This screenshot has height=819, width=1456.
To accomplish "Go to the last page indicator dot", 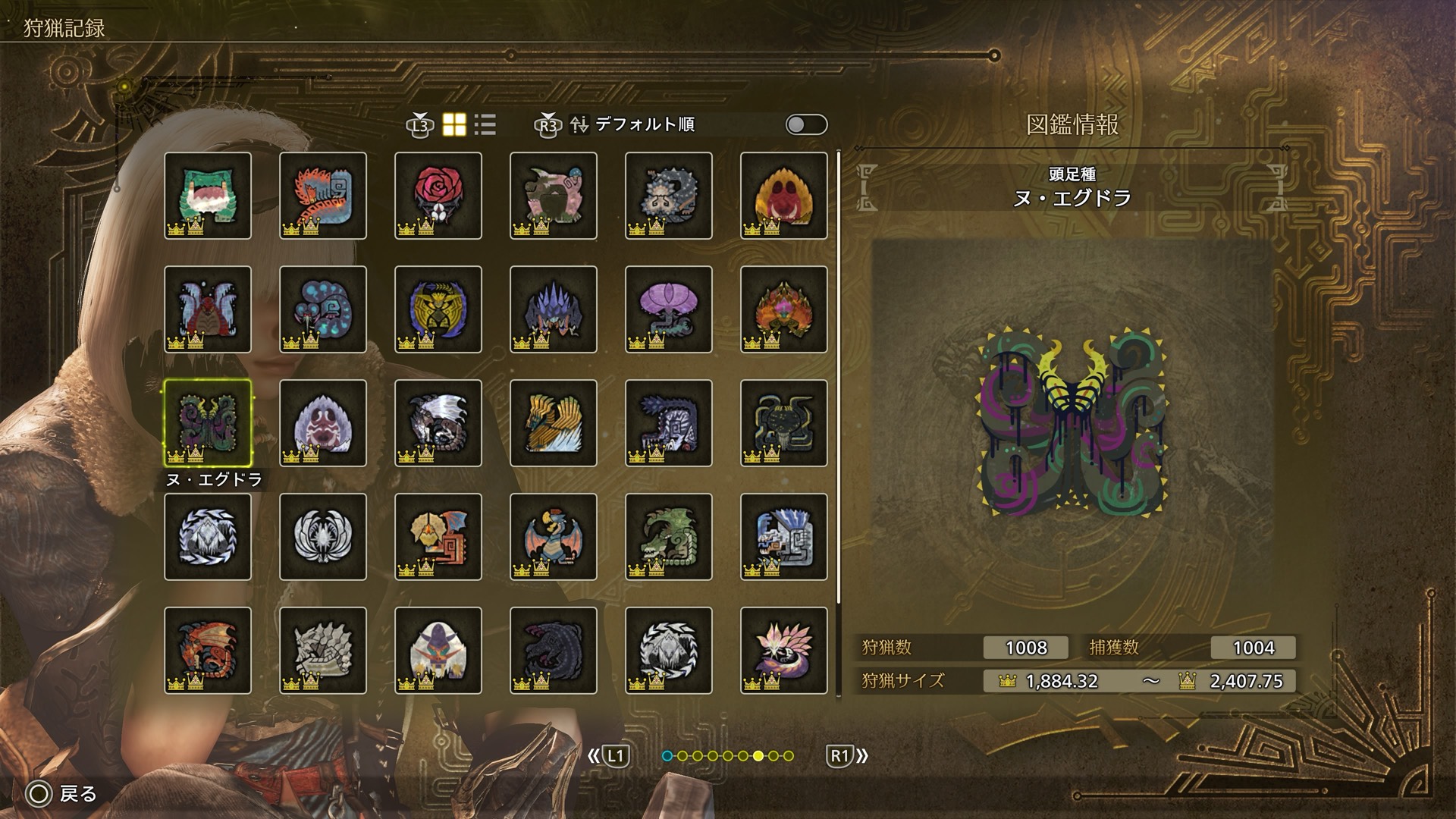I will (789, 756).
